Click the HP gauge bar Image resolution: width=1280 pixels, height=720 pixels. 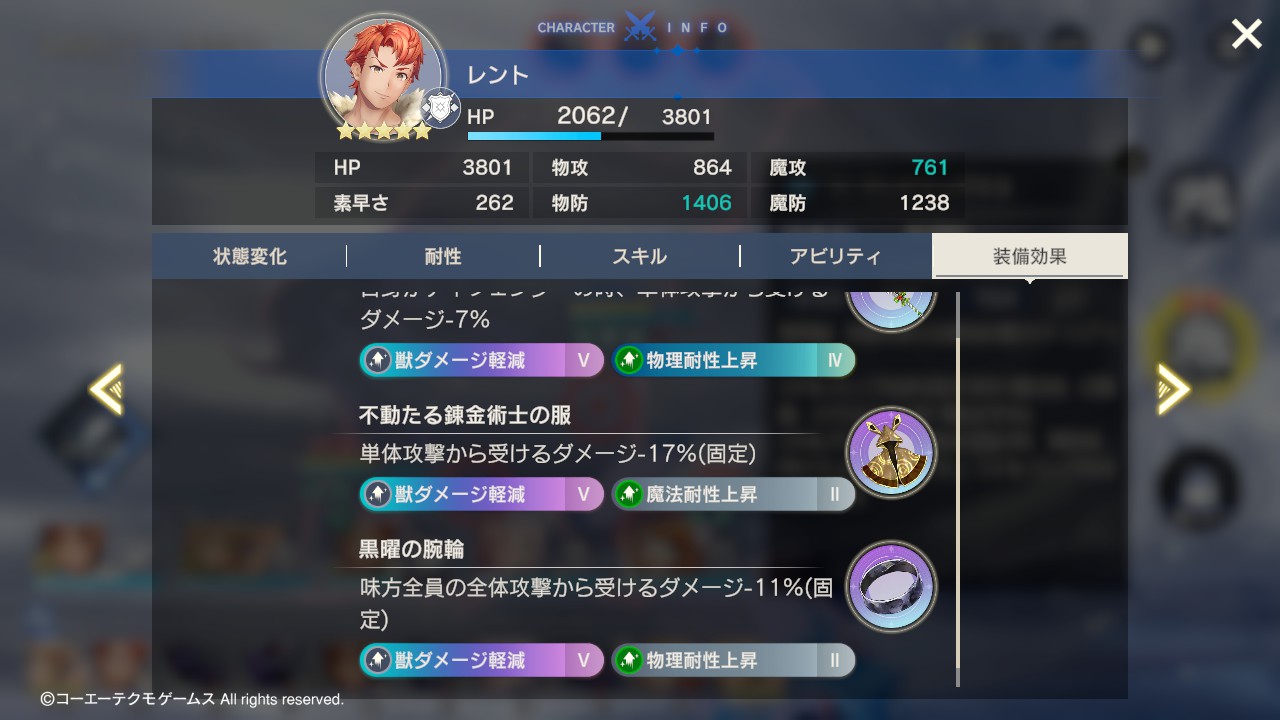(590, 135)
